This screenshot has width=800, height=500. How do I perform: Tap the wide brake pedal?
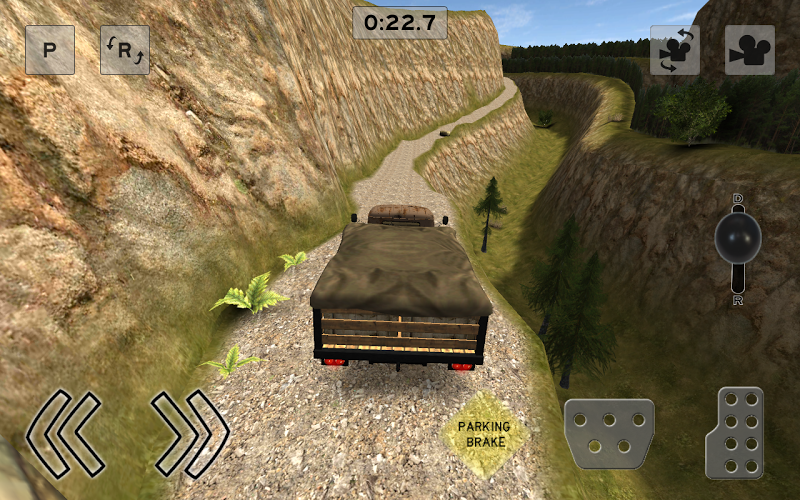609,434
